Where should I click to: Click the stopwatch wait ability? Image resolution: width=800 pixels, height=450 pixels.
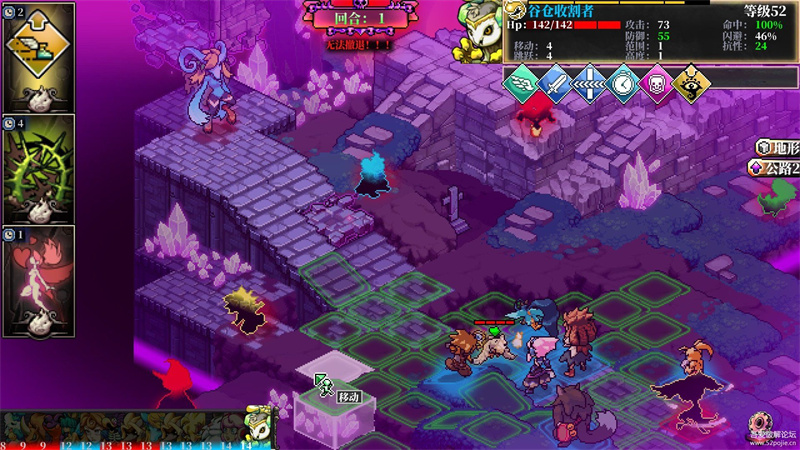(624, 84)
